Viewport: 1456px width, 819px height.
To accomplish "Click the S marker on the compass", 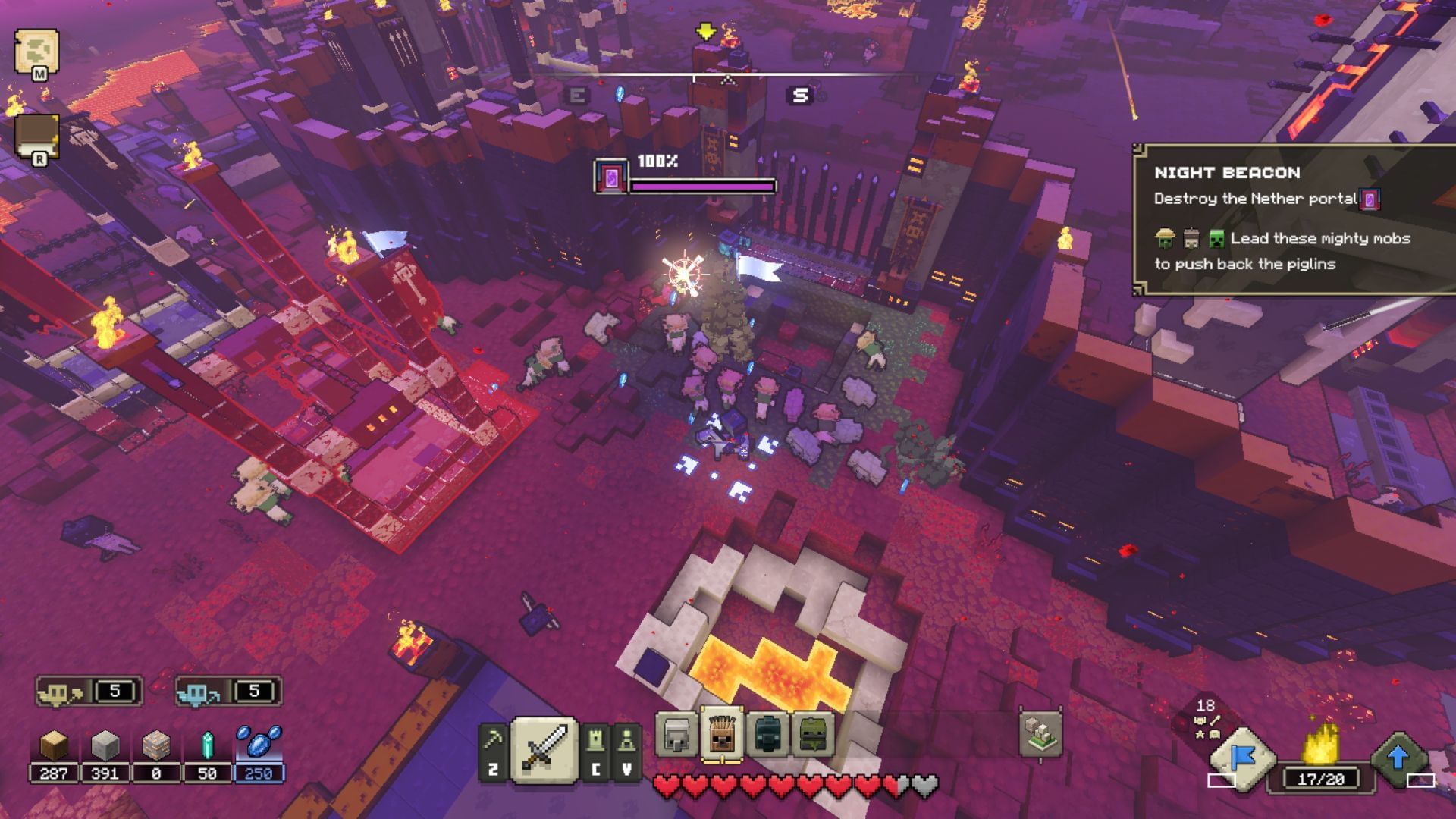I will tap(799, 95).
